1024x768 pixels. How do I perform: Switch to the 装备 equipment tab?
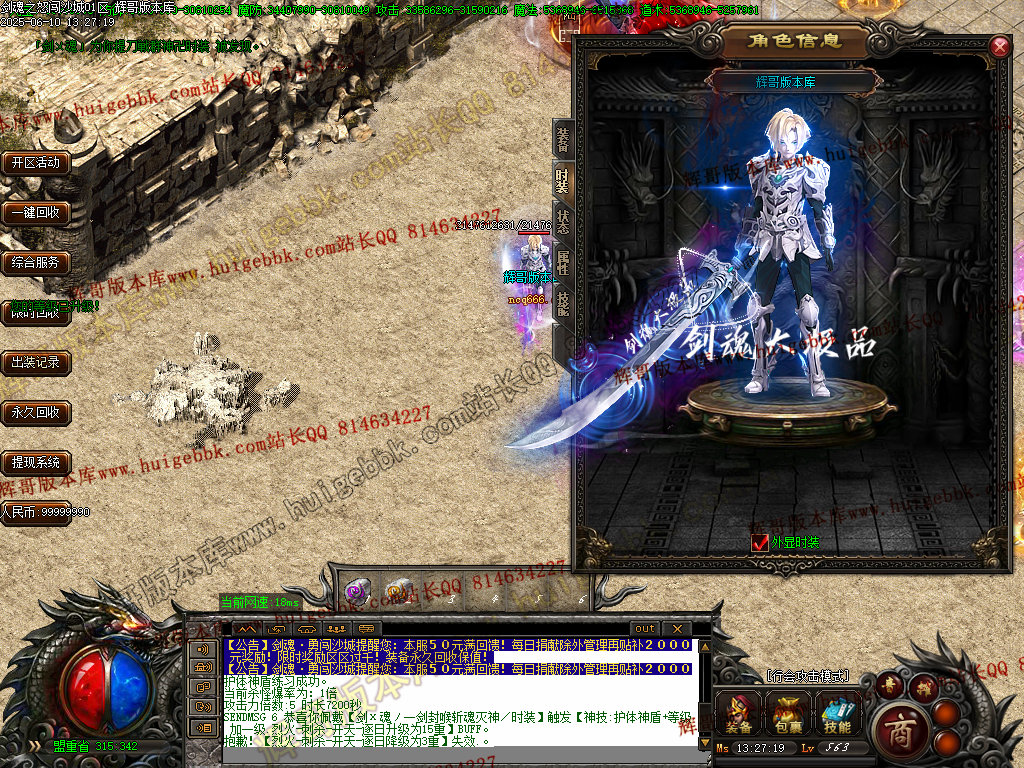pyautogui.click(x=563, y=141)
